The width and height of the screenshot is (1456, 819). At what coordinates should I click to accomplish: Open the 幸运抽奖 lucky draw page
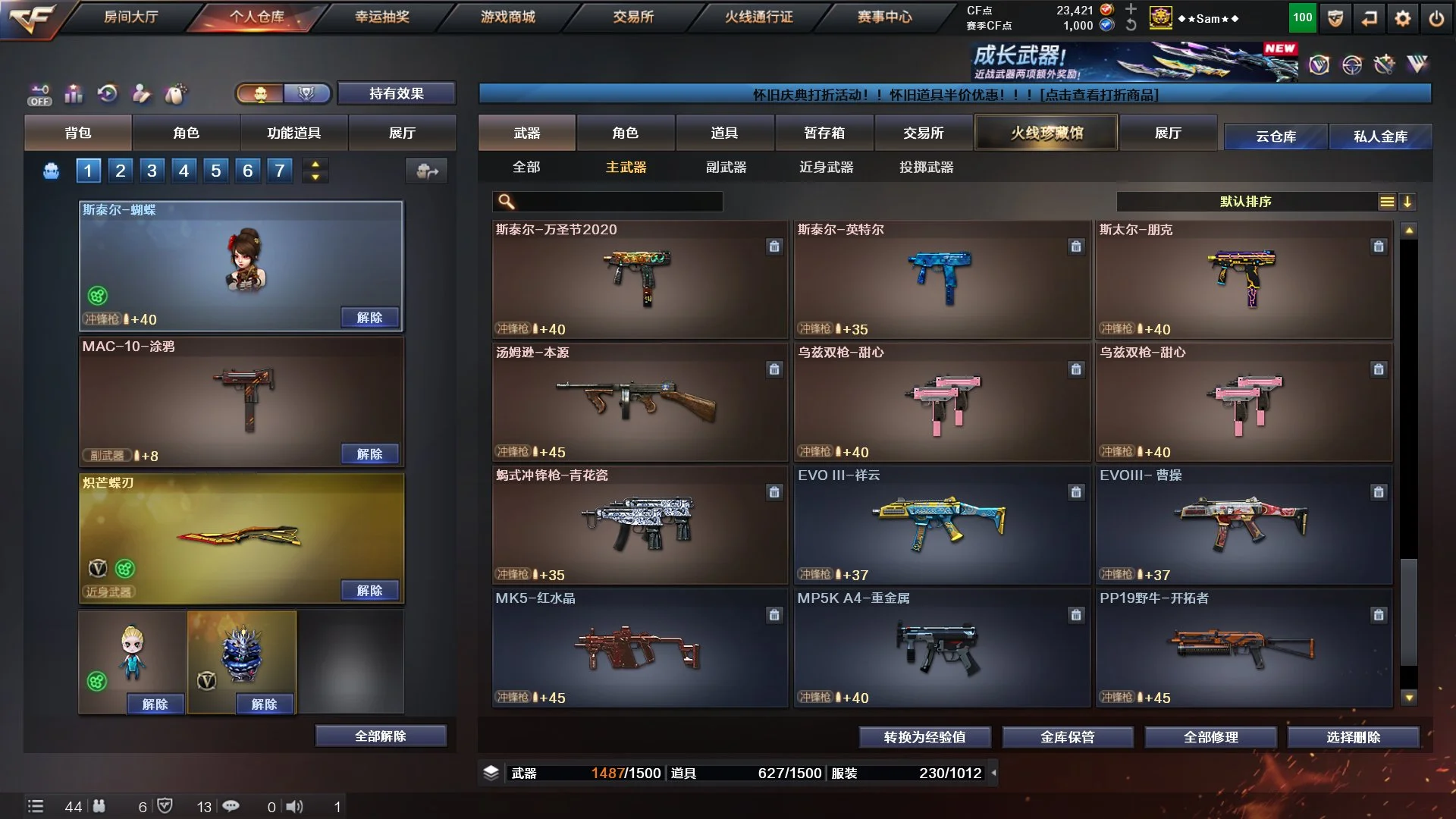coord(382,17)
